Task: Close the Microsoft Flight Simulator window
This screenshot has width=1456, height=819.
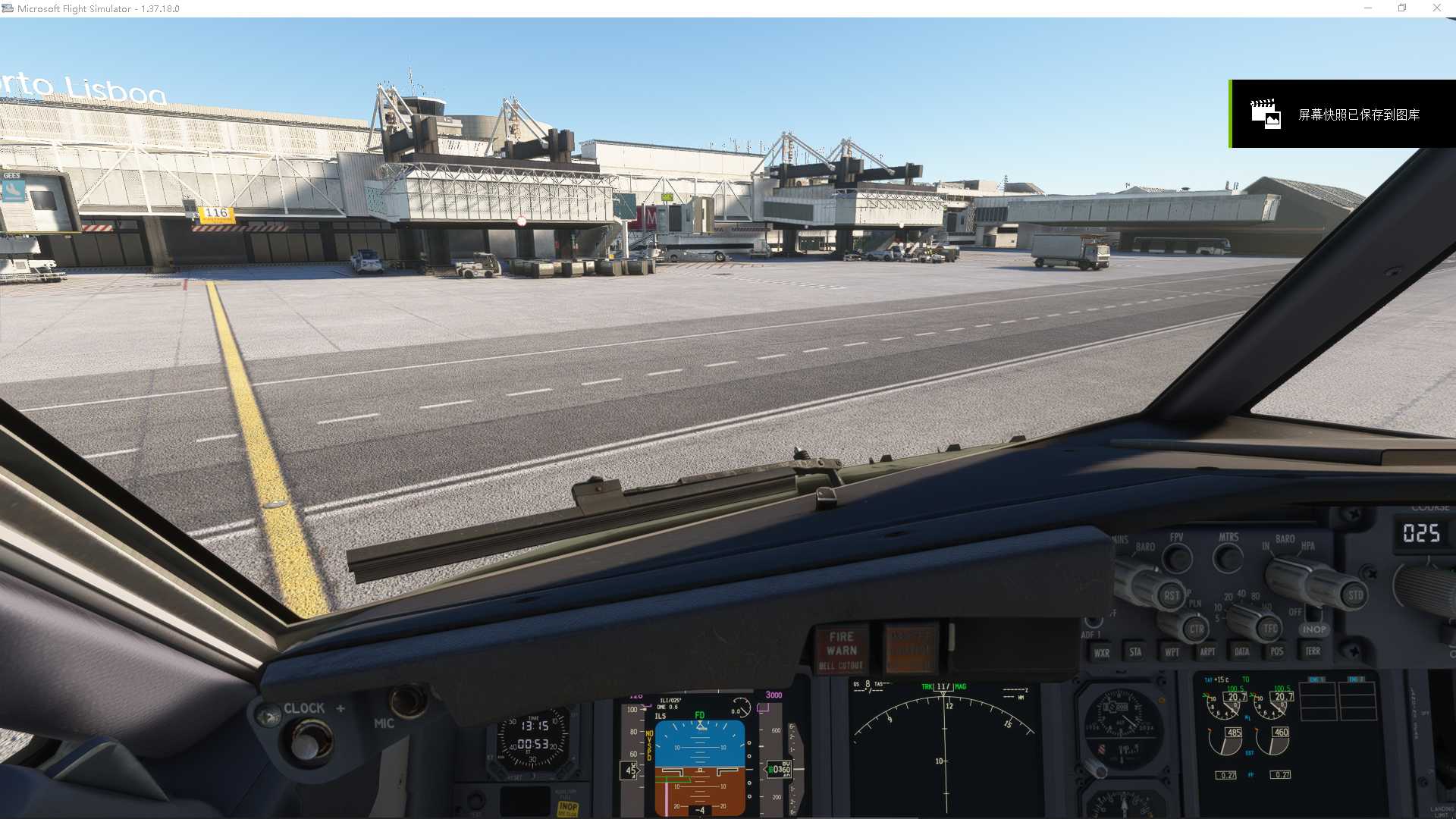Action: click(1436, 8)
